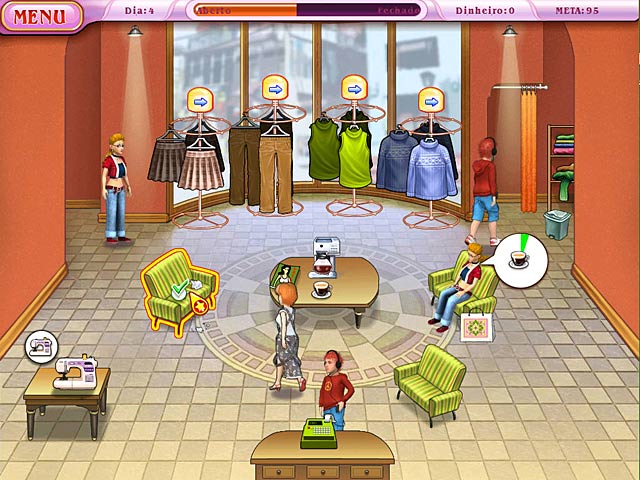Select the blue arrow above the brown pants

tap(275, 89)
